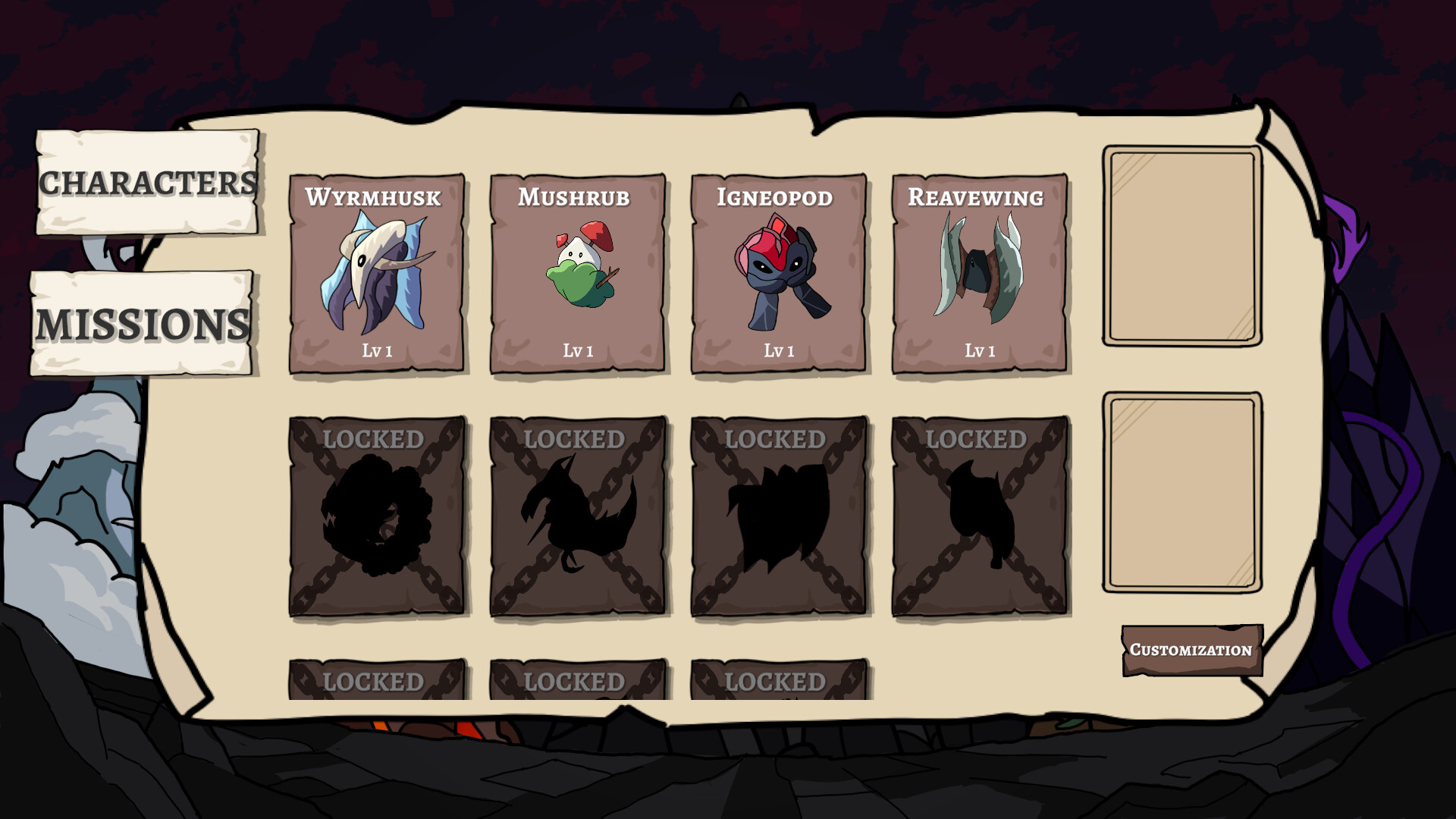View Wyrmhusk's Lv 1 label
1456x819 pixels.
tap(377, 350)
